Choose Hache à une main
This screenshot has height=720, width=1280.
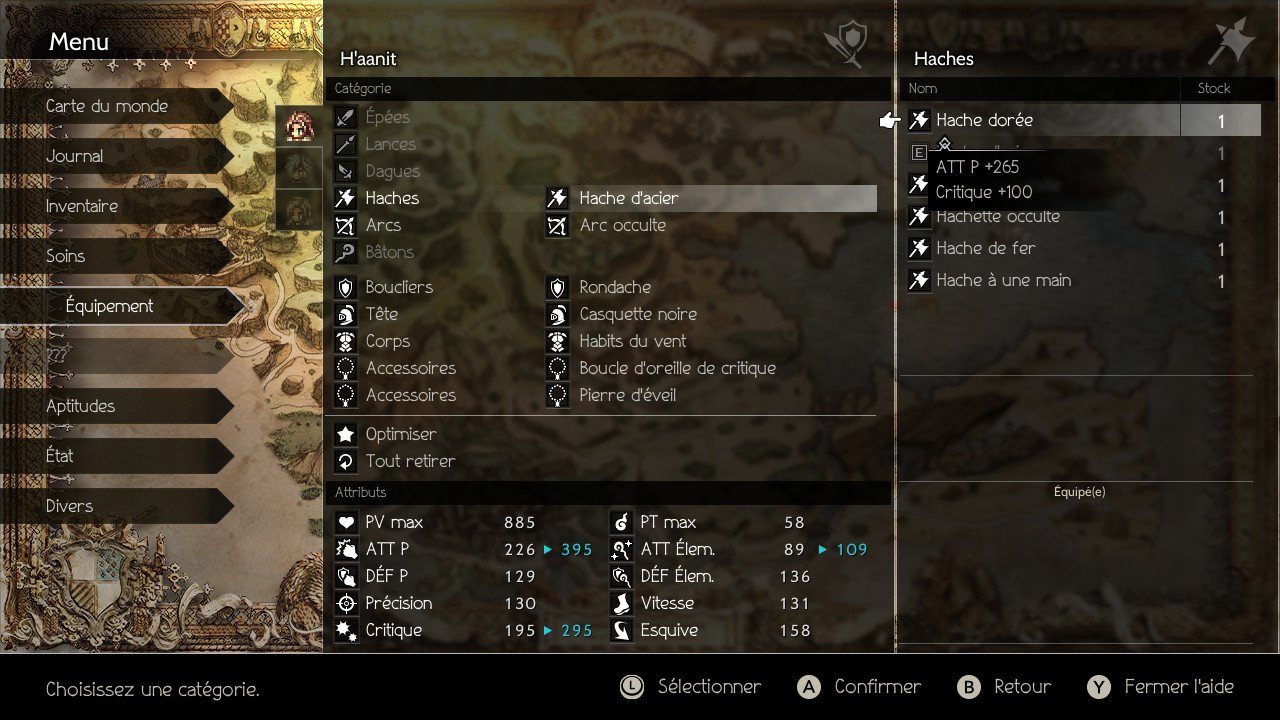point(1003,281)
